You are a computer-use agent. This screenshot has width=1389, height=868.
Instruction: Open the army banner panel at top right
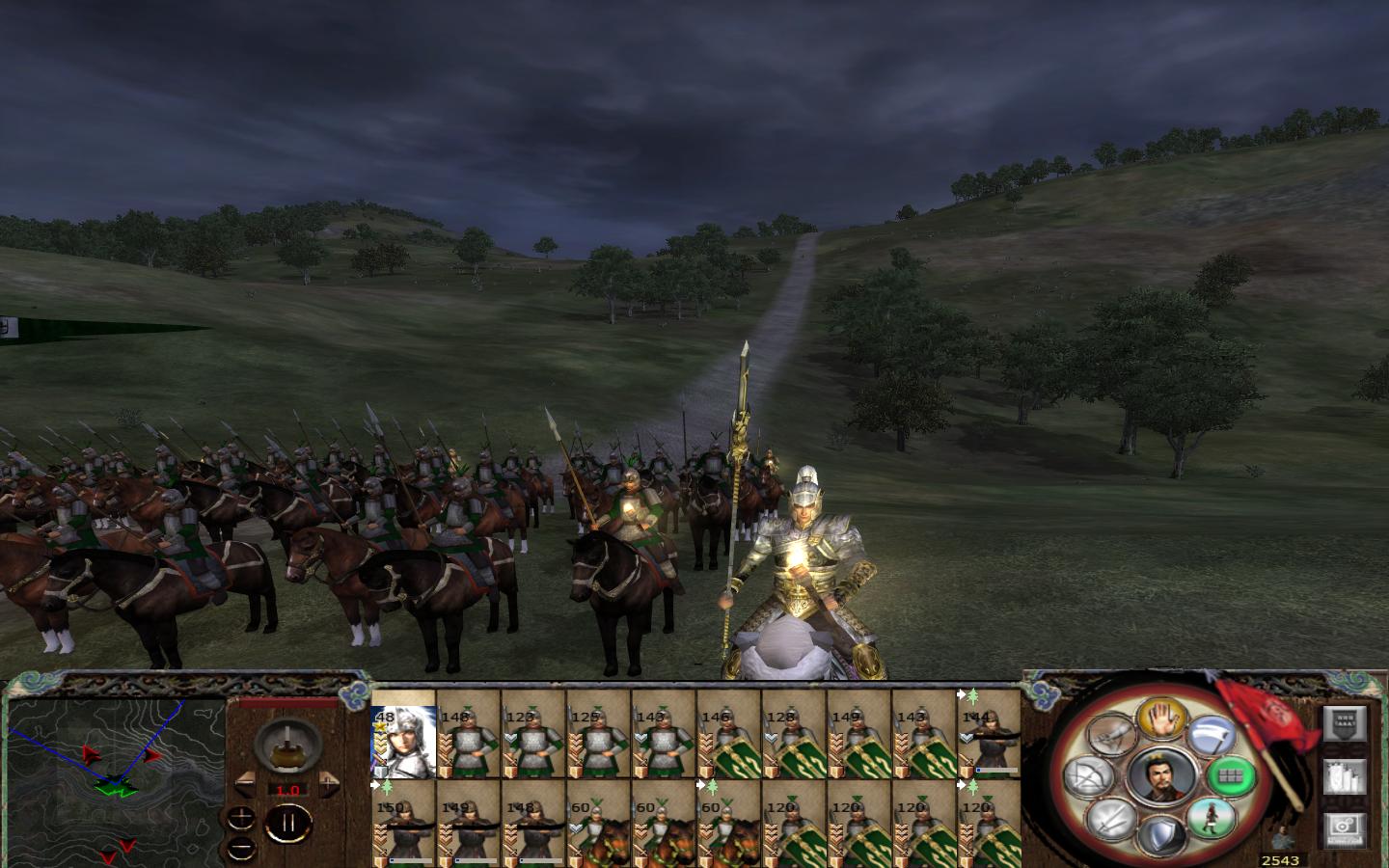(1344, 724)
